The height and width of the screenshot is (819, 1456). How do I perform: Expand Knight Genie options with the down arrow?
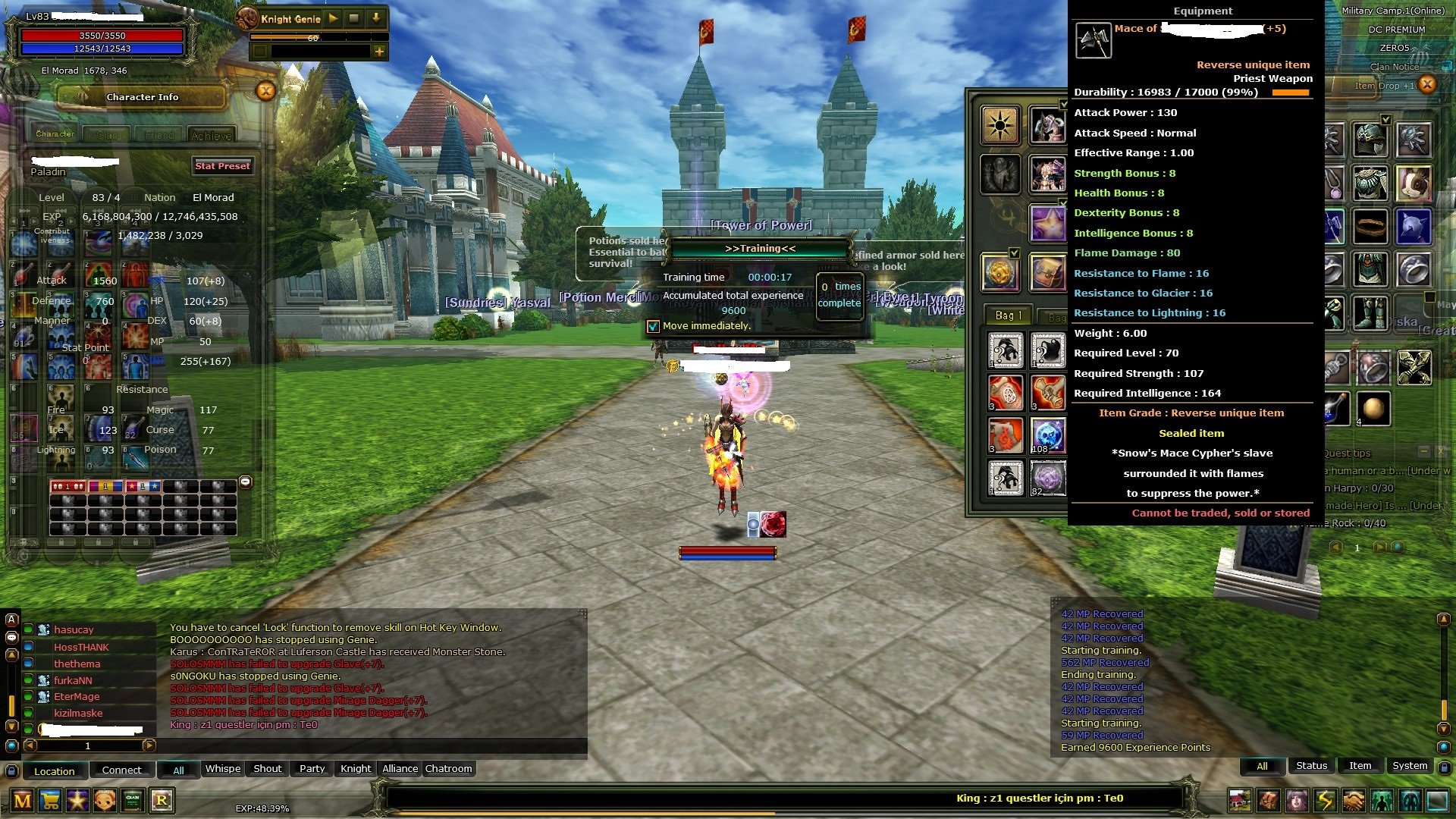point(376,18)
